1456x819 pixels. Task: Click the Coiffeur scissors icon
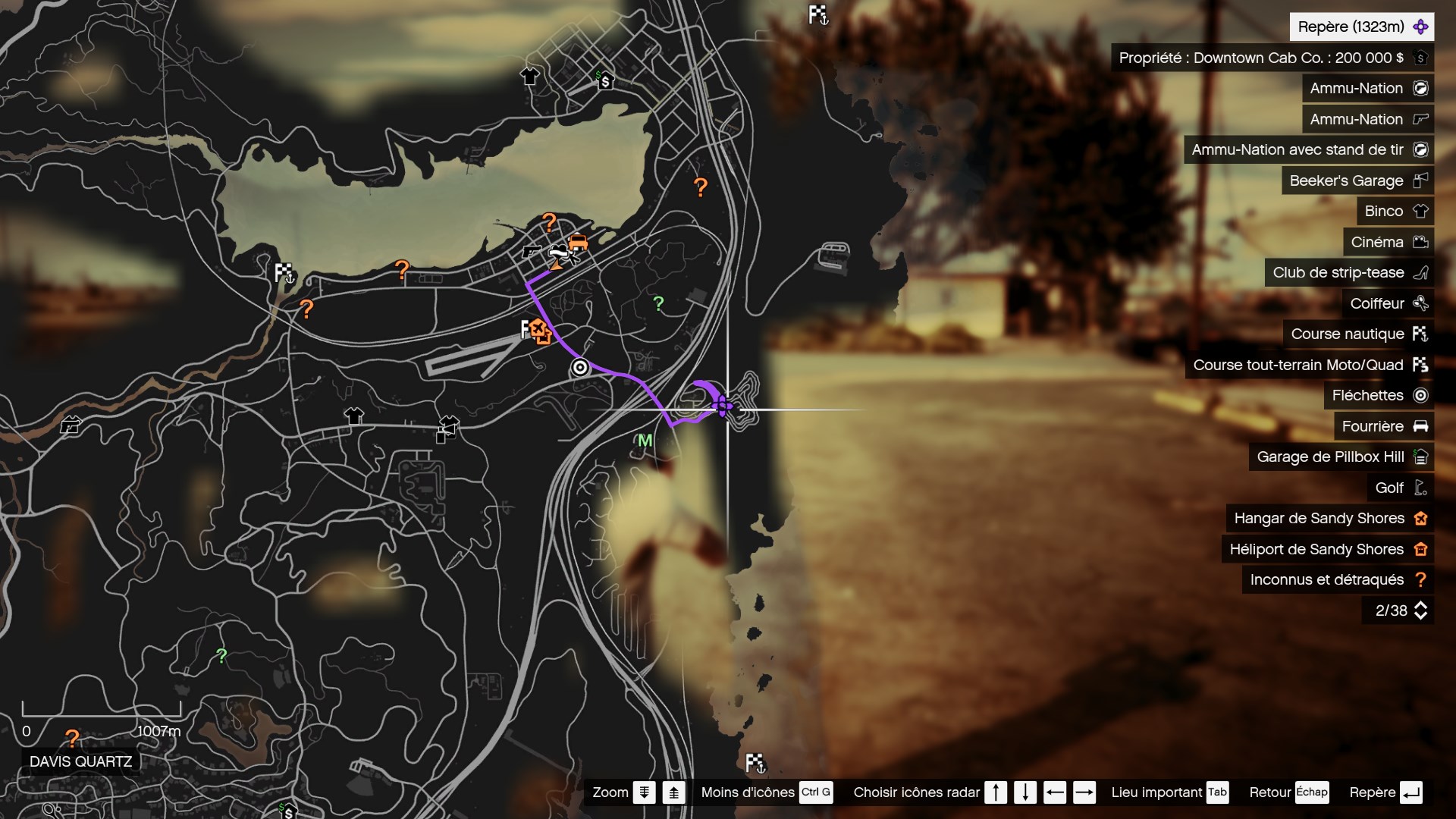(1421, 303)
